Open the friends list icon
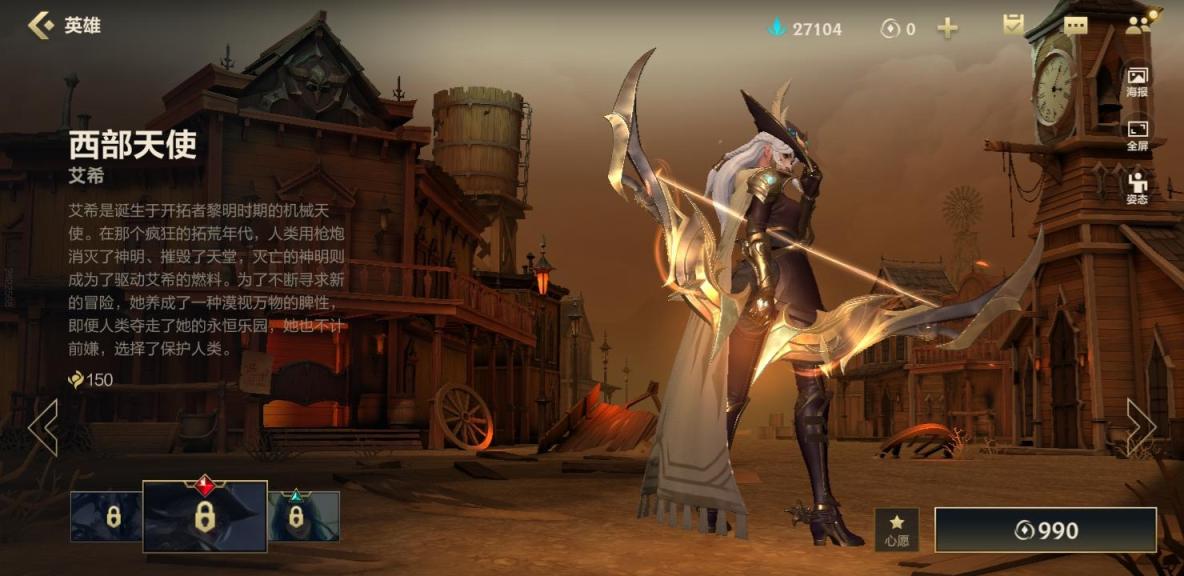 1139,24
